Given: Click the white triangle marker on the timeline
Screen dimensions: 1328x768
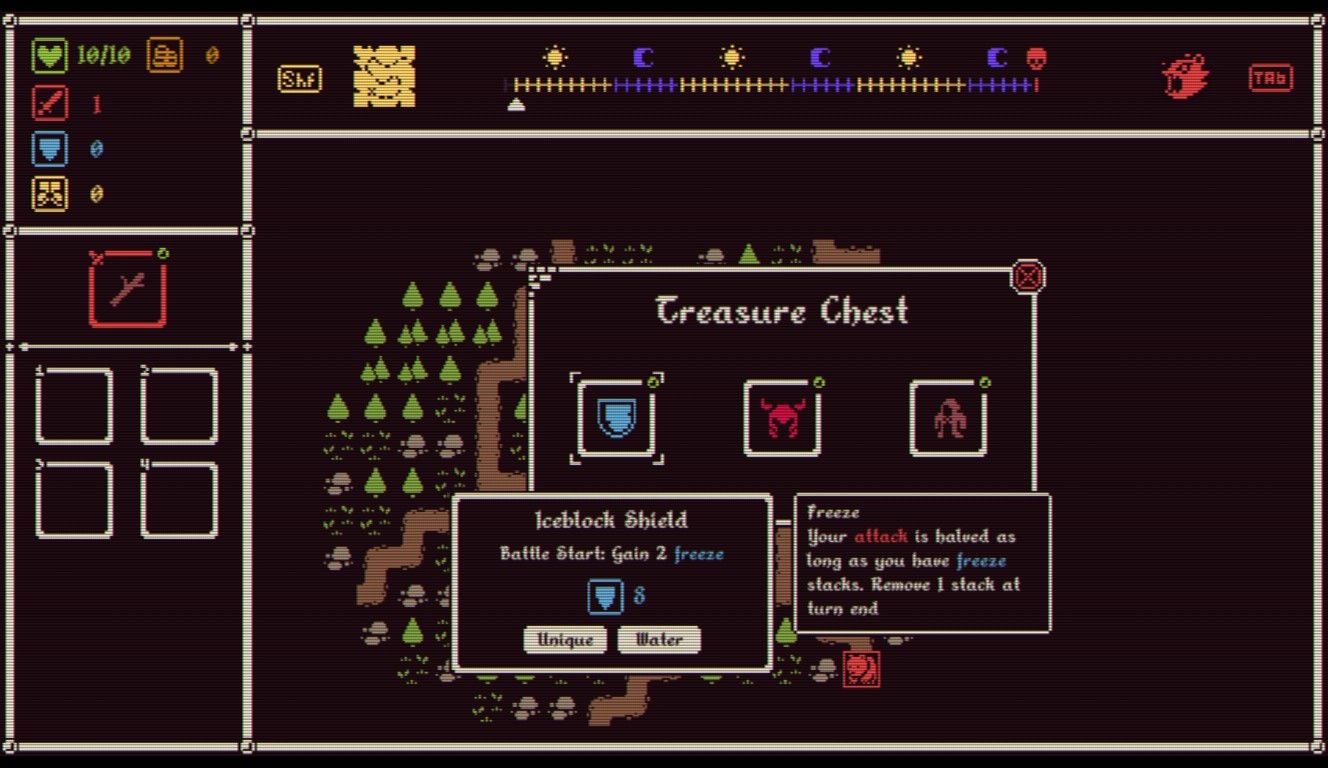Looking at the screenshot, I should click(x=517, y=104).
